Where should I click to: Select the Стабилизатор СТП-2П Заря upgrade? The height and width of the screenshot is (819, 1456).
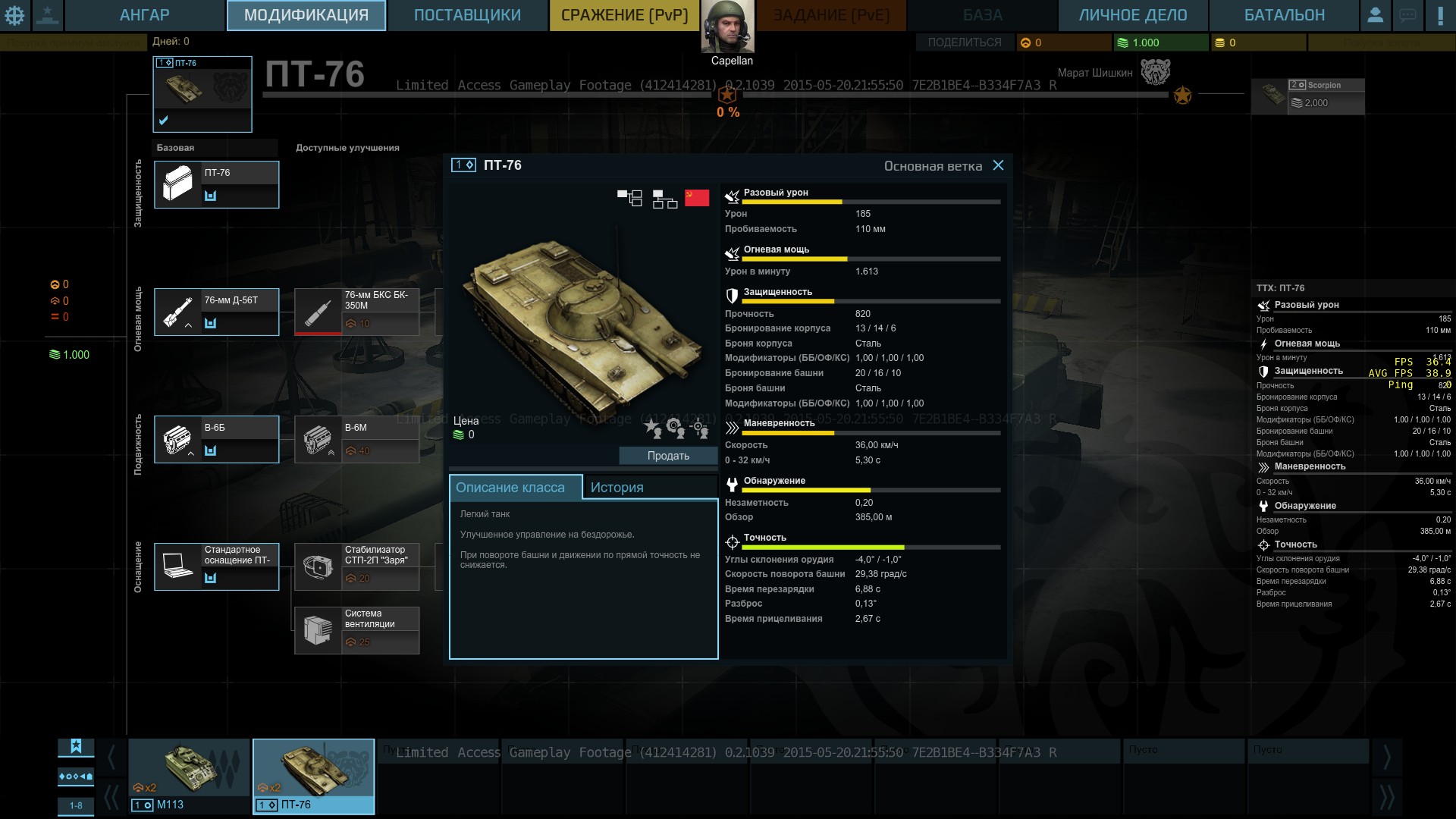[356, 566]
